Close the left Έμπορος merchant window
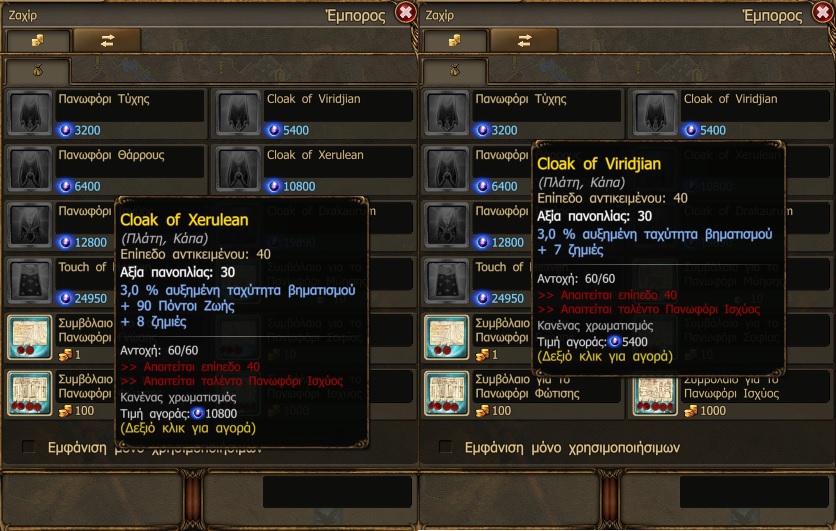Image resolution: width=836 pixels, height=531 pixels. pos(405,12)
